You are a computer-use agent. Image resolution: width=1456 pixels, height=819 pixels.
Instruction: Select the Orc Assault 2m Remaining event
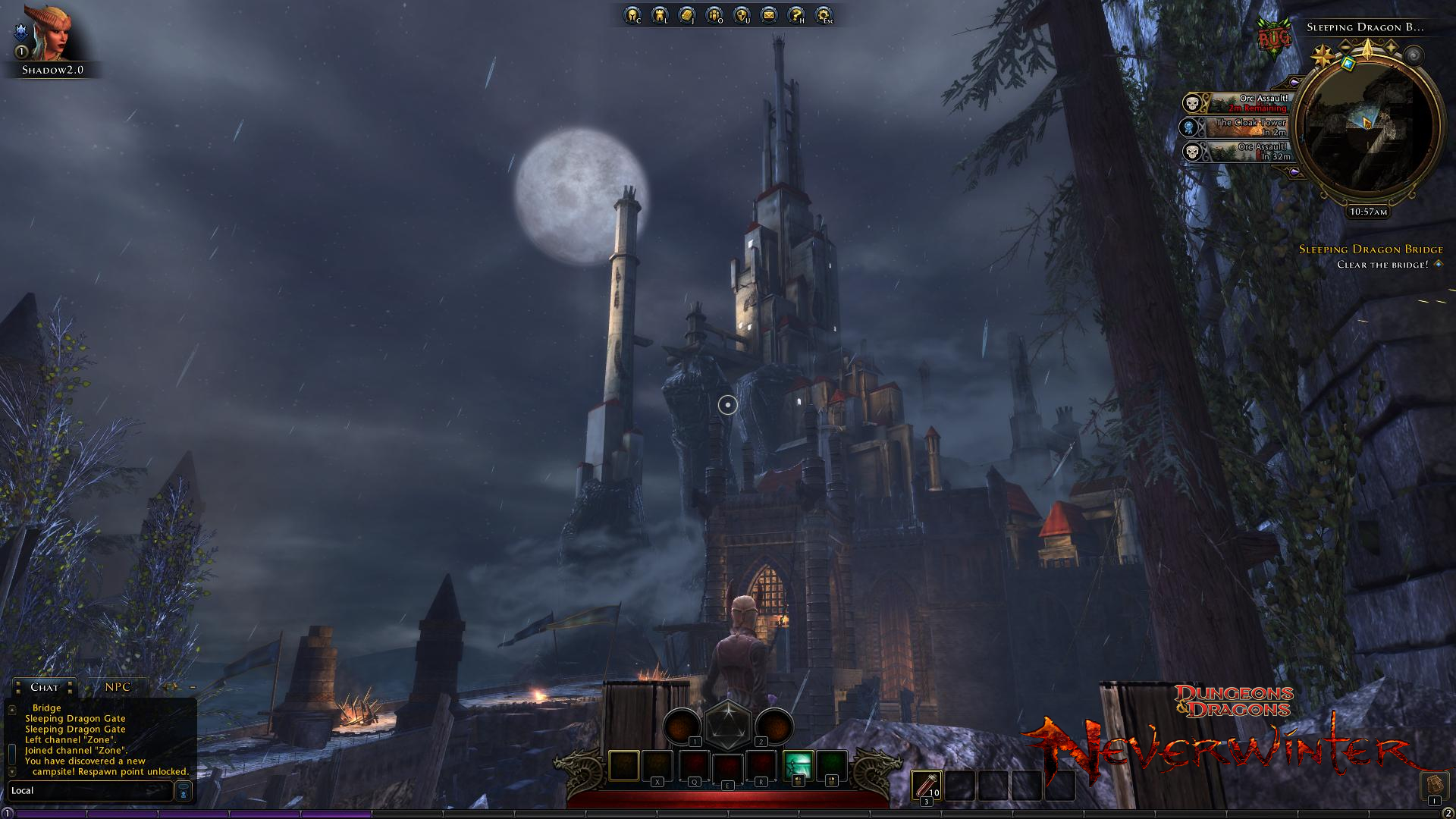pos(1236,103)
